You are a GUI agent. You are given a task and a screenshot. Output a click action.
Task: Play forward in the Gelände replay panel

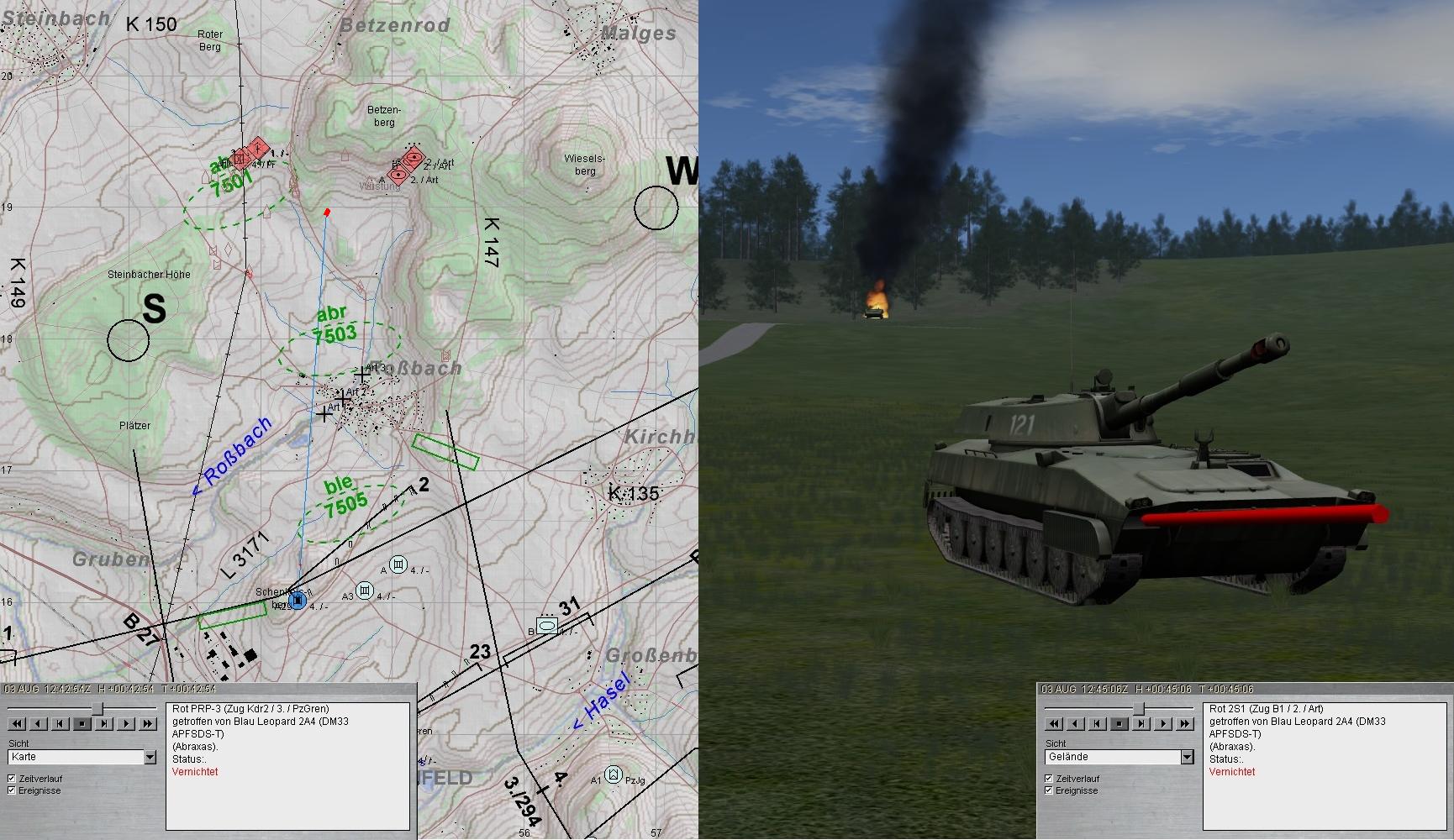click(x=1163, y=723)
